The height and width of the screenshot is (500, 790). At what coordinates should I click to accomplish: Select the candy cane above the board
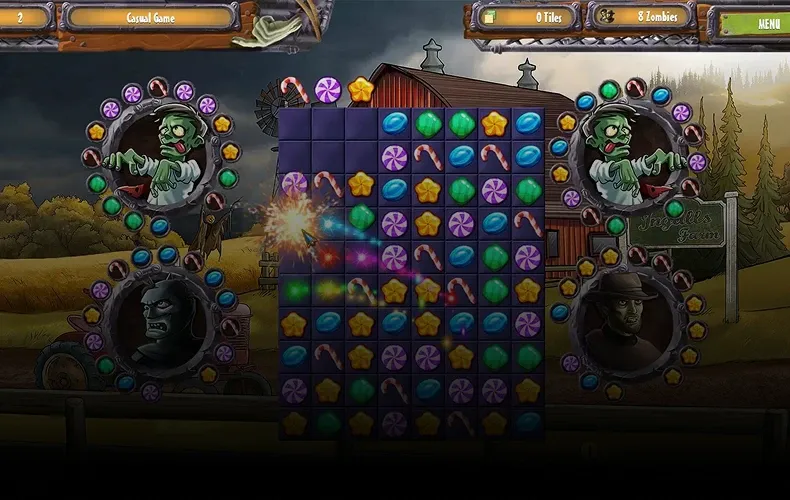(x=294, y=91)
